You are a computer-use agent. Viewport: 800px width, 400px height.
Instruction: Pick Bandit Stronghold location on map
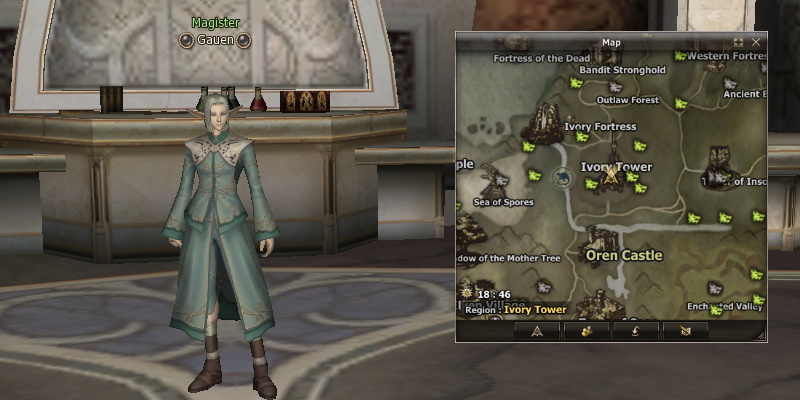[x=622, y=70]
